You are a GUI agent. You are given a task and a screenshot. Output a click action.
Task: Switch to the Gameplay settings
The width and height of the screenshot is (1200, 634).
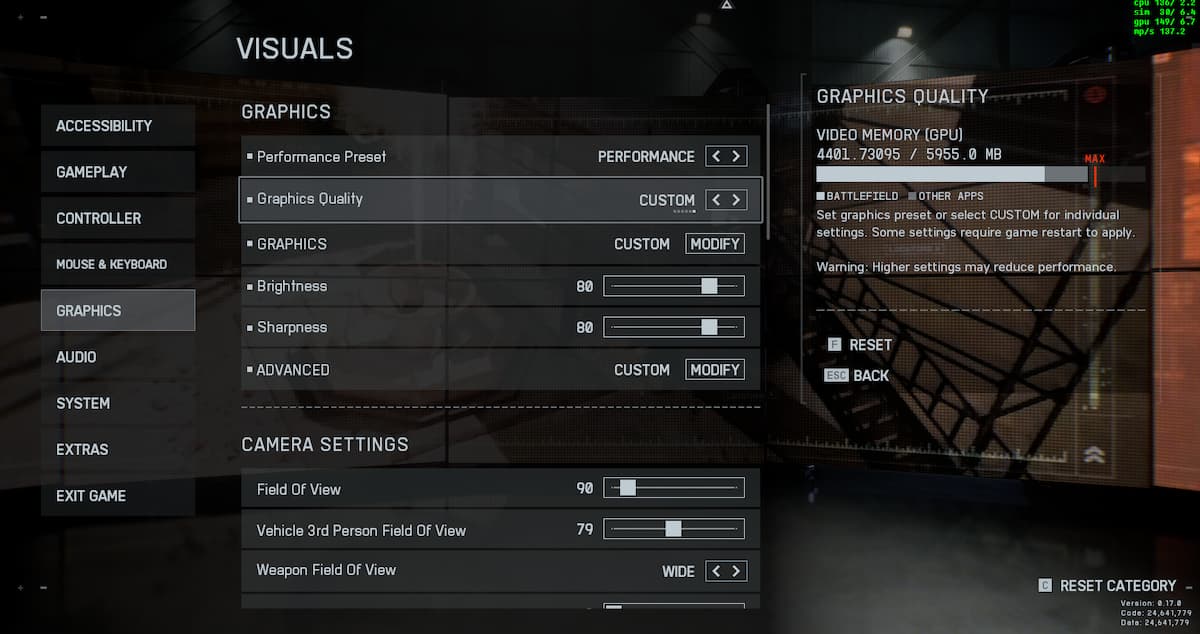[117, 172]
